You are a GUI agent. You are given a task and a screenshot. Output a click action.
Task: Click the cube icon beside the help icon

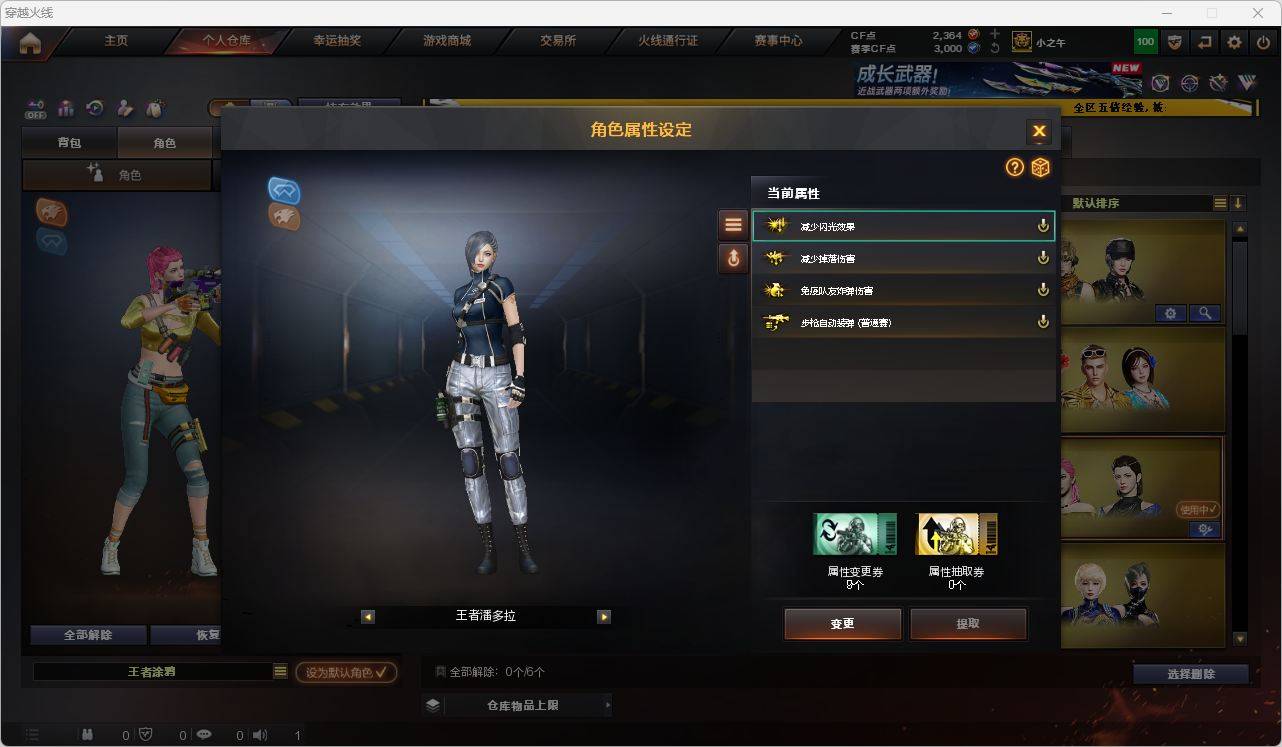pos(1040,168)
